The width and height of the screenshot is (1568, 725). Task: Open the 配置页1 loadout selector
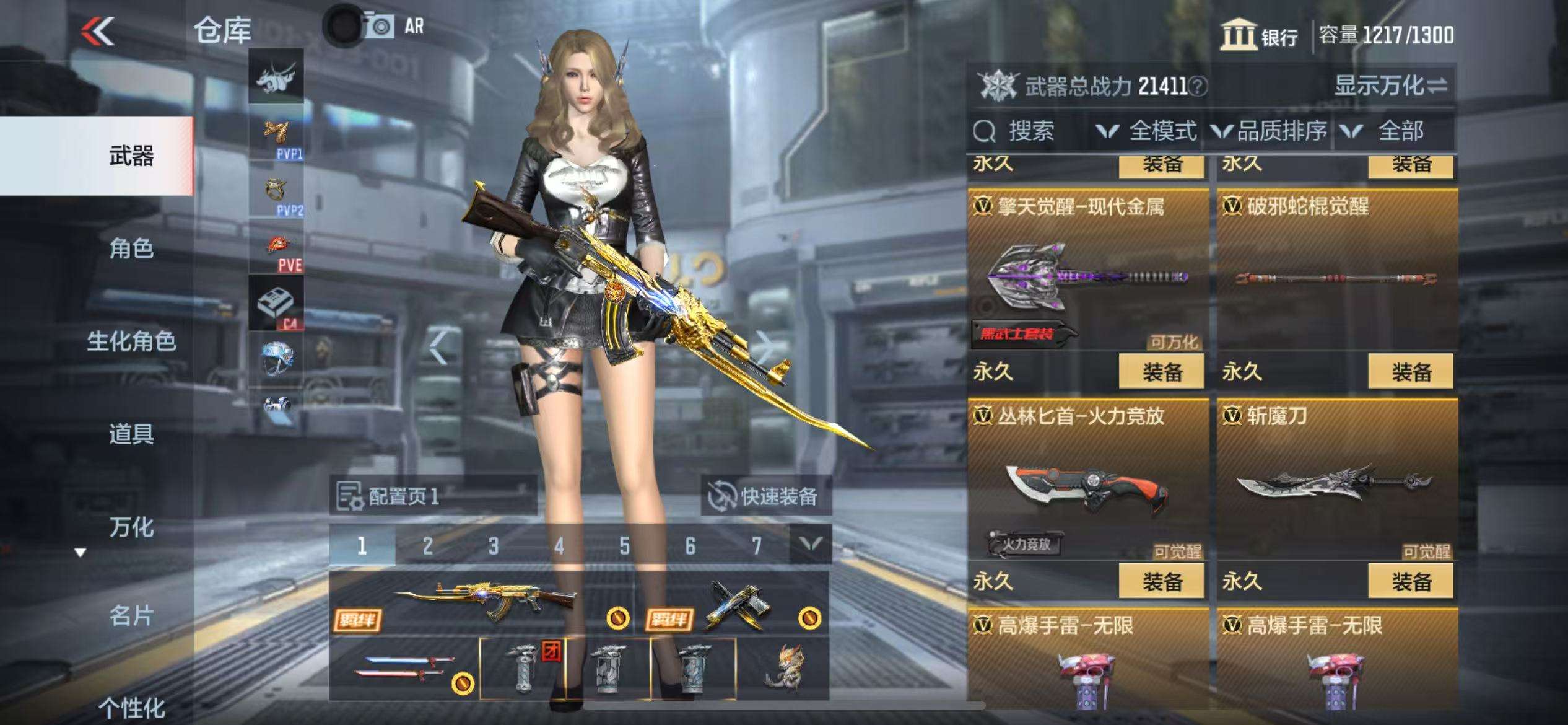pyautogui.click(x=432, y=496)
